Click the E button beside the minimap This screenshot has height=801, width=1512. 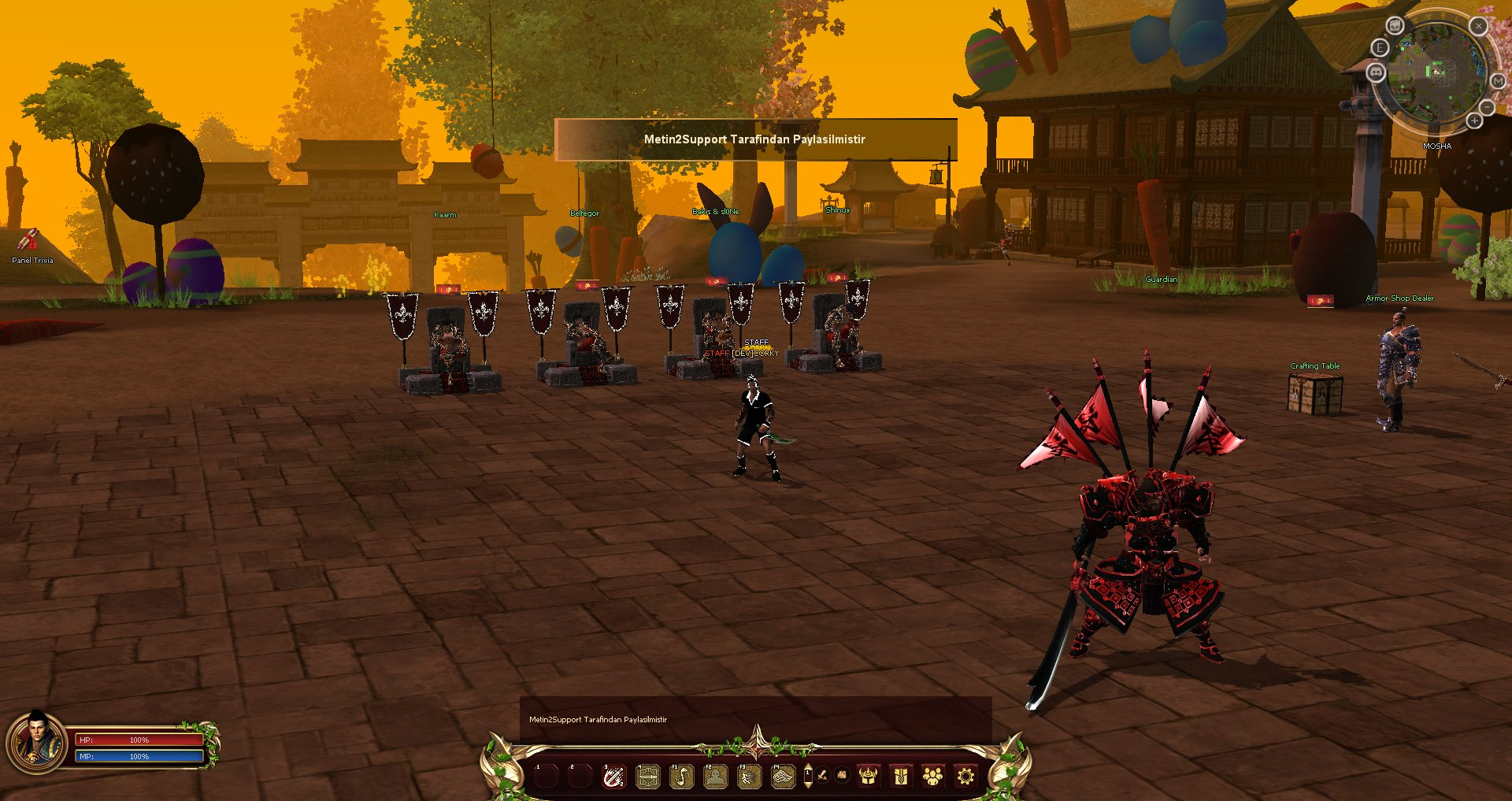1380,48
